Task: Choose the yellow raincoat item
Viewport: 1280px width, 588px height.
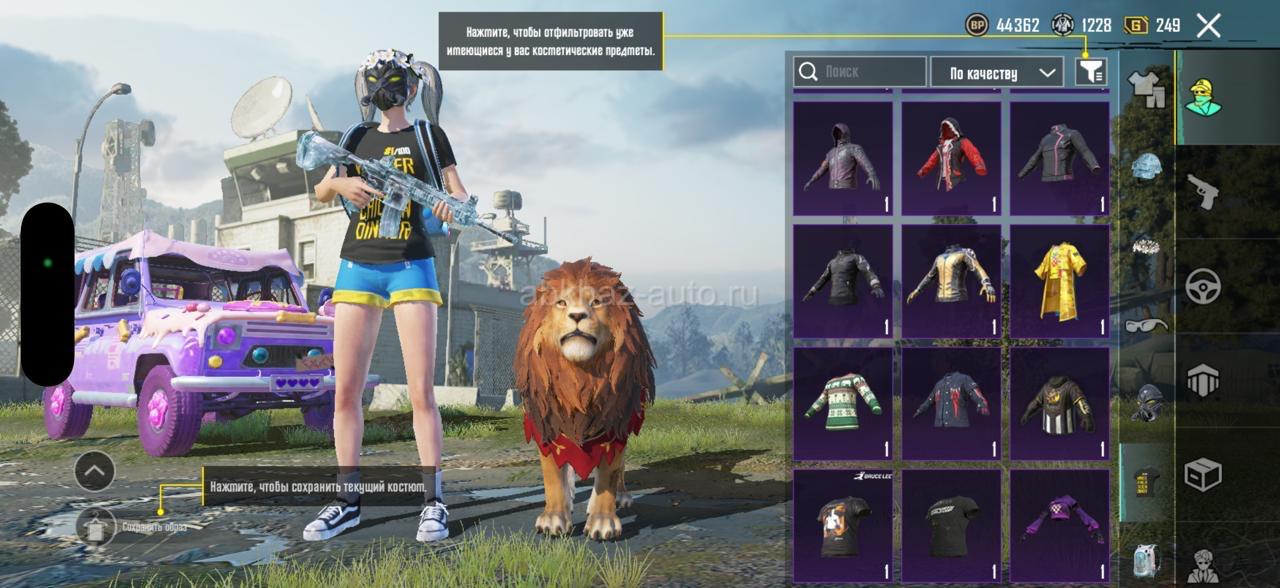Action: [1059, 280]
